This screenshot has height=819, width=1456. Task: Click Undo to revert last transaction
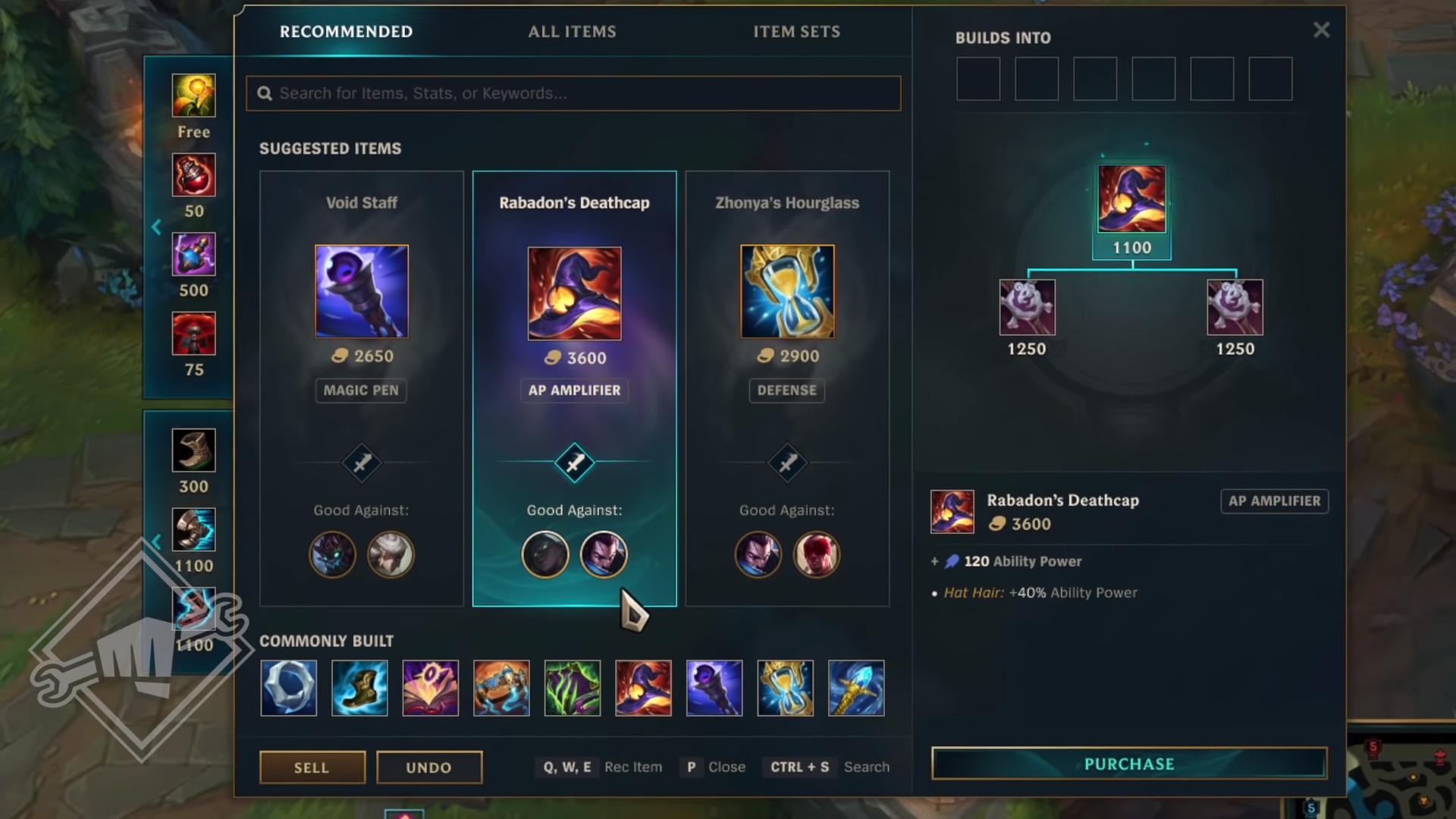[428, 767]
